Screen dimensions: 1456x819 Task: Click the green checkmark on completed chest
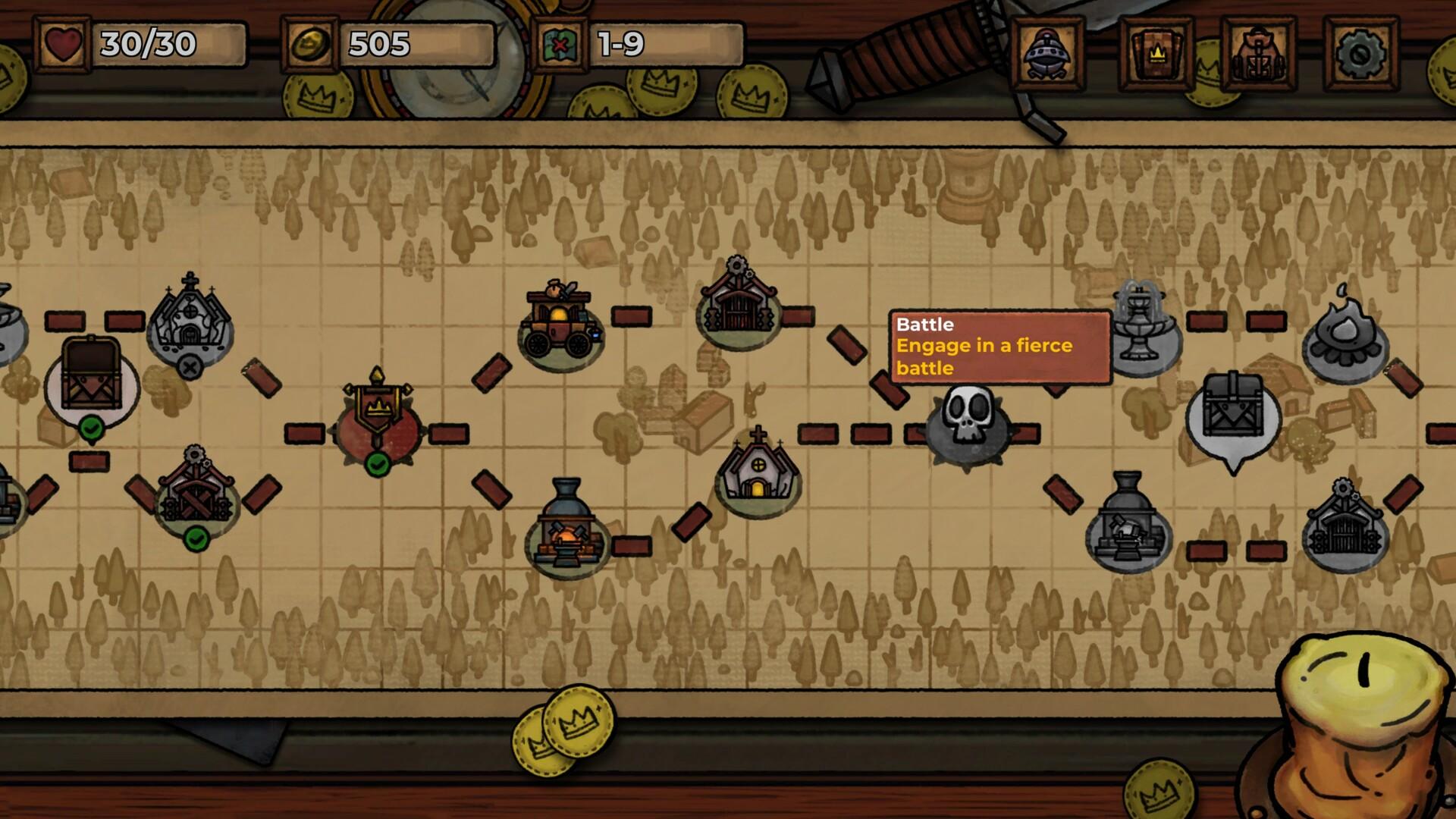click(x=91, y=428)
